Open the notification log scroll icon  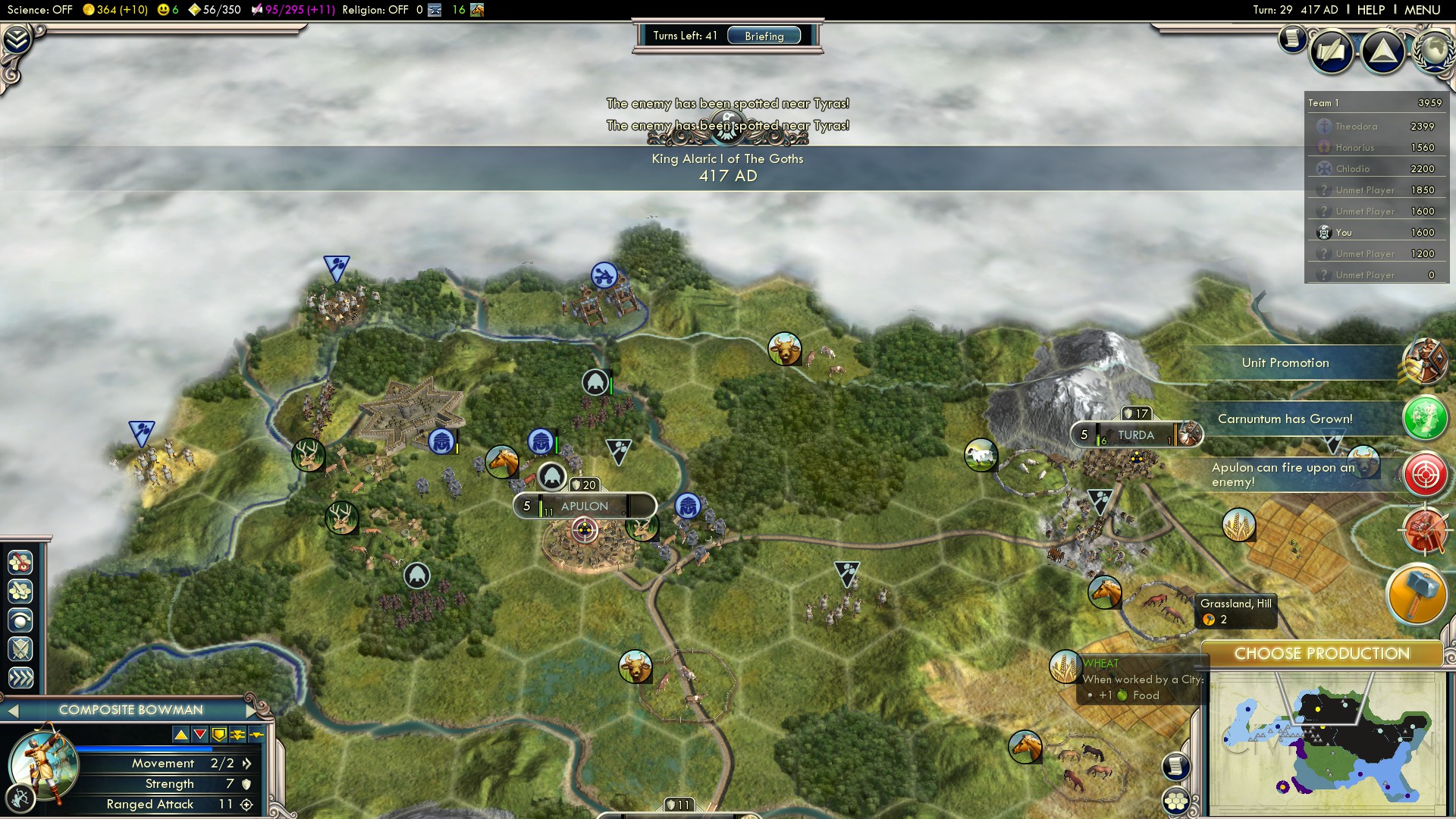pyautogui.click(x=1291, y=39)
